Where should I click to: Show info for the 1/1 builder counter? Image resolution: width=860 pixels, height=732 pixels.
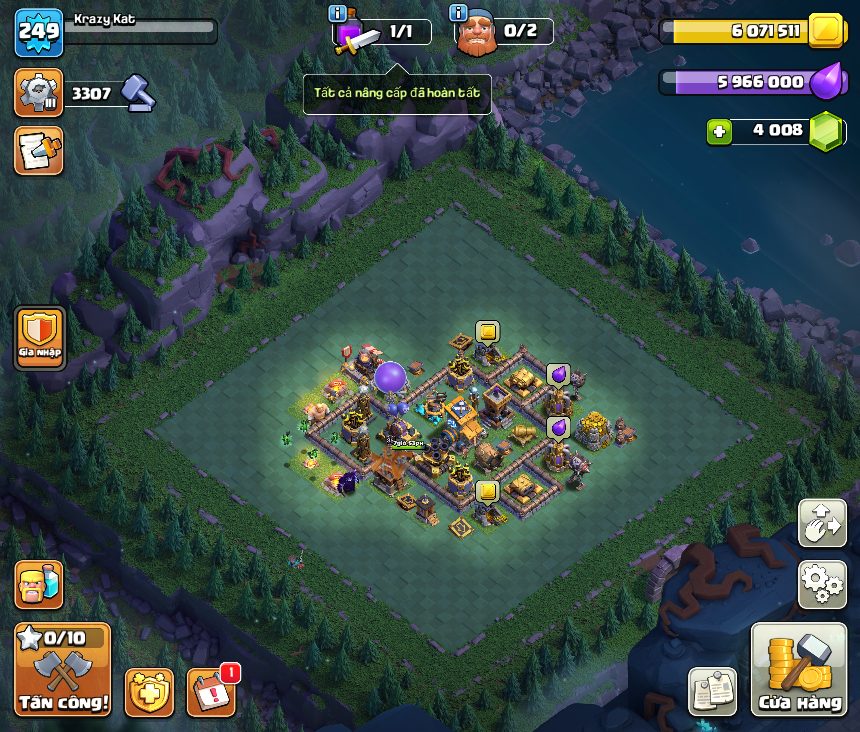(x=338, y=13)
